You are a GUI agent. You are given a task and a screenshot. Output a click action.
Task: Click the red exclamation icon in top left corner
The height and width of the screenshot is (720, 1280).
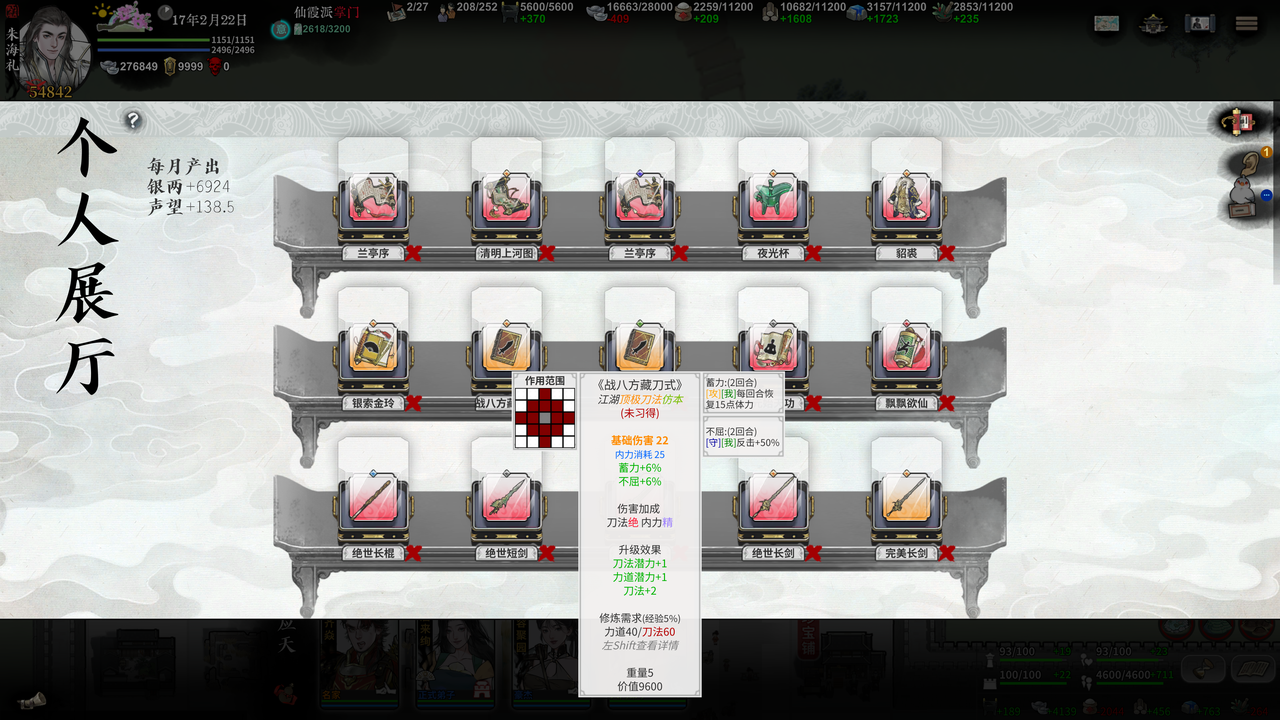(12, 12)
